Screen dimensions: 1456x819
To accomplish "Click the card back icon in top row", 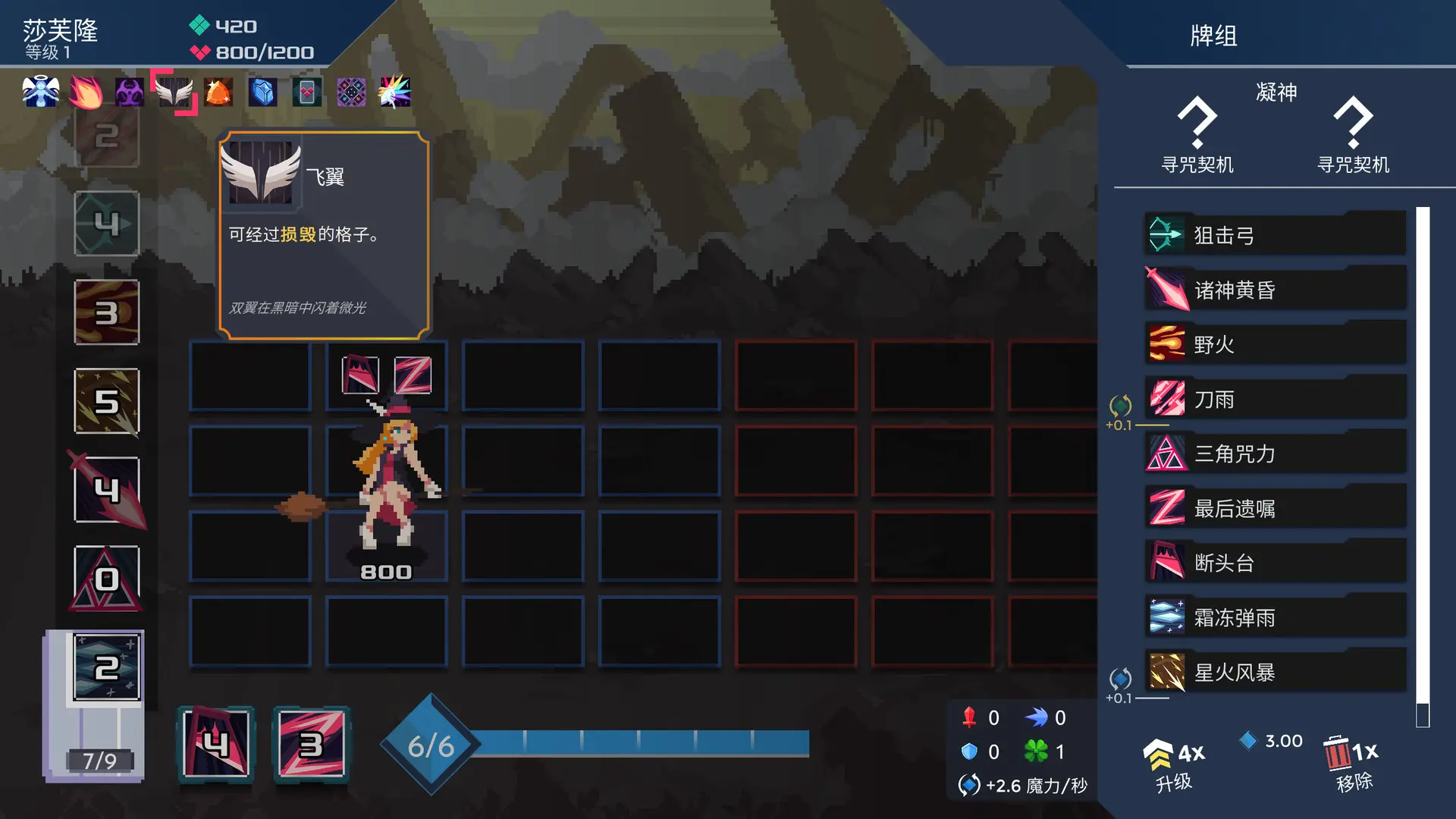I will [306, 91].
